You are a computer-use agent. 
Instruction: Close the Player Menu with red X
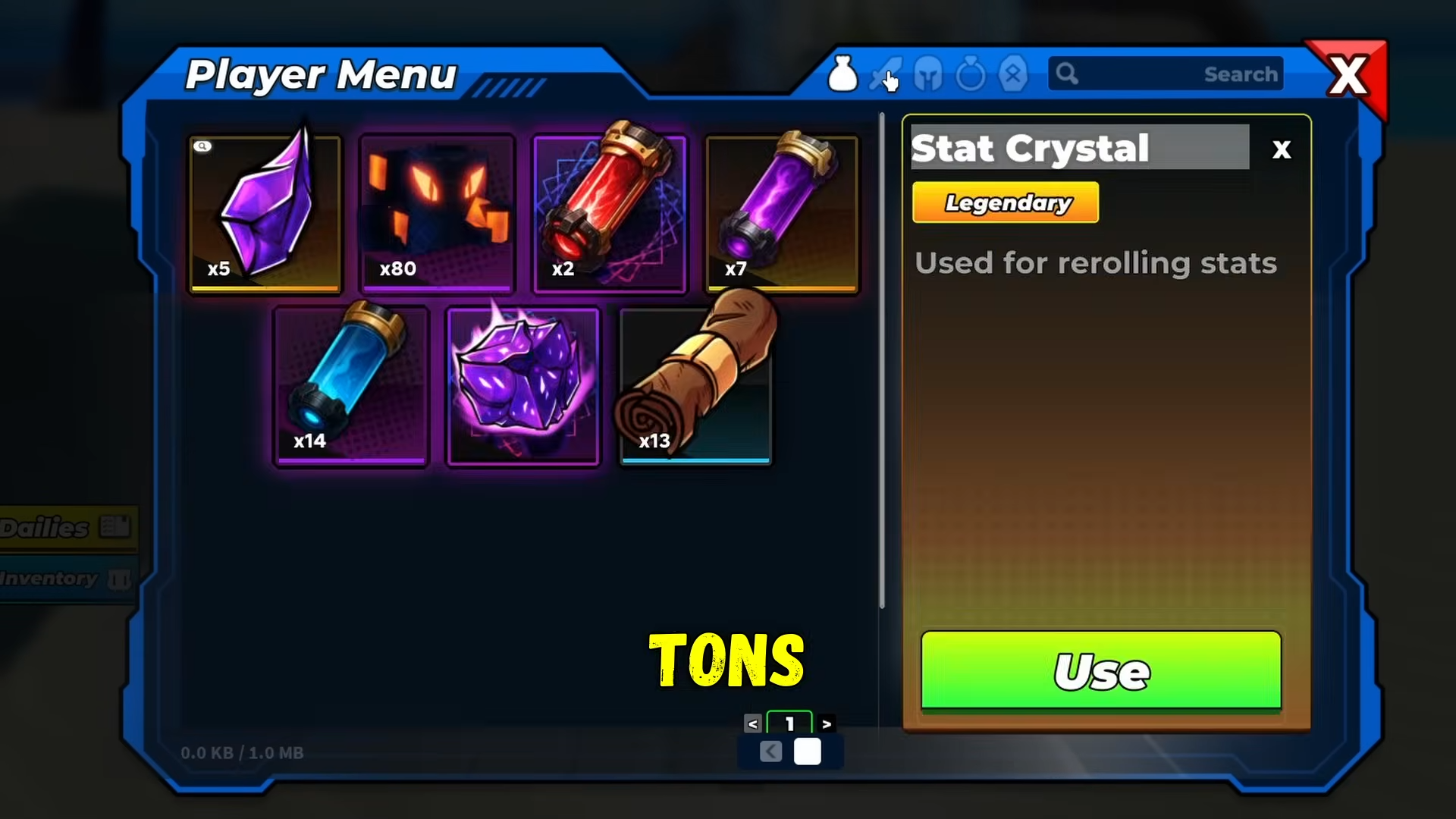[x=1348, y=76]
